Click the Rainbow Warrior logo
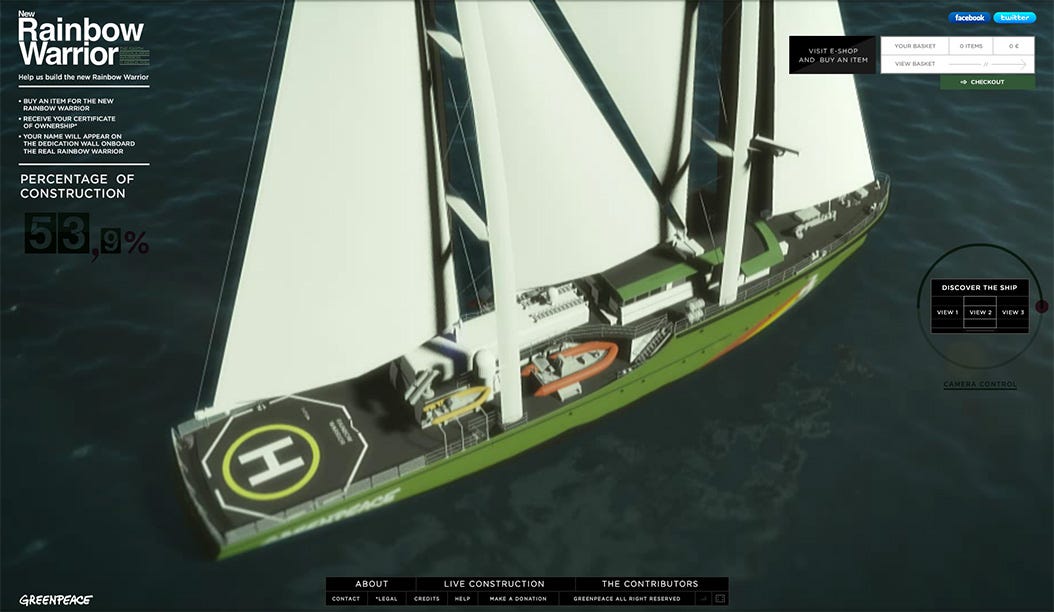The image size is (1054, 612). click(82, 42)
